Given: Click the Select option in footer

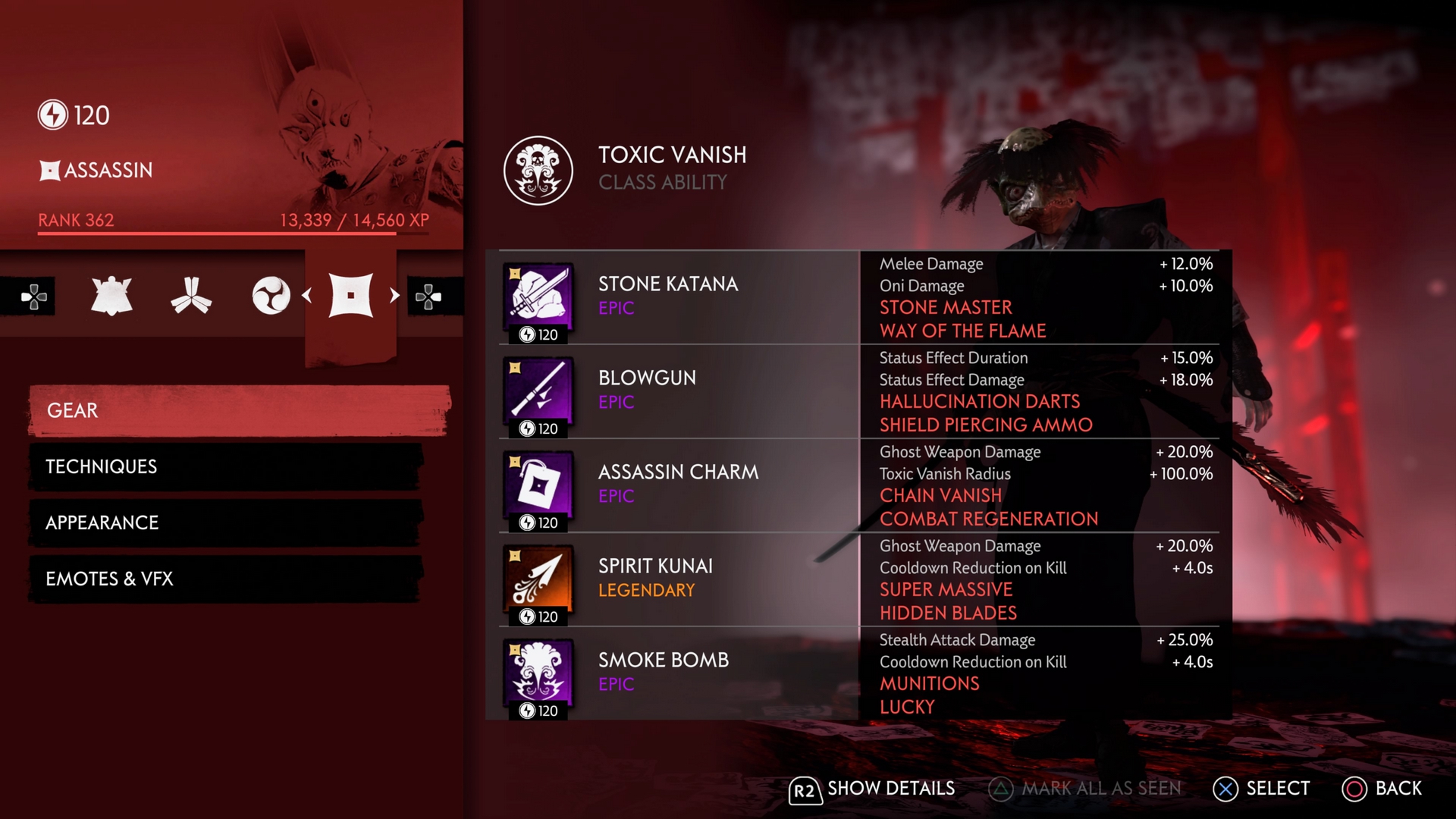Looking at the screenshot, I should coord(1262,789).
